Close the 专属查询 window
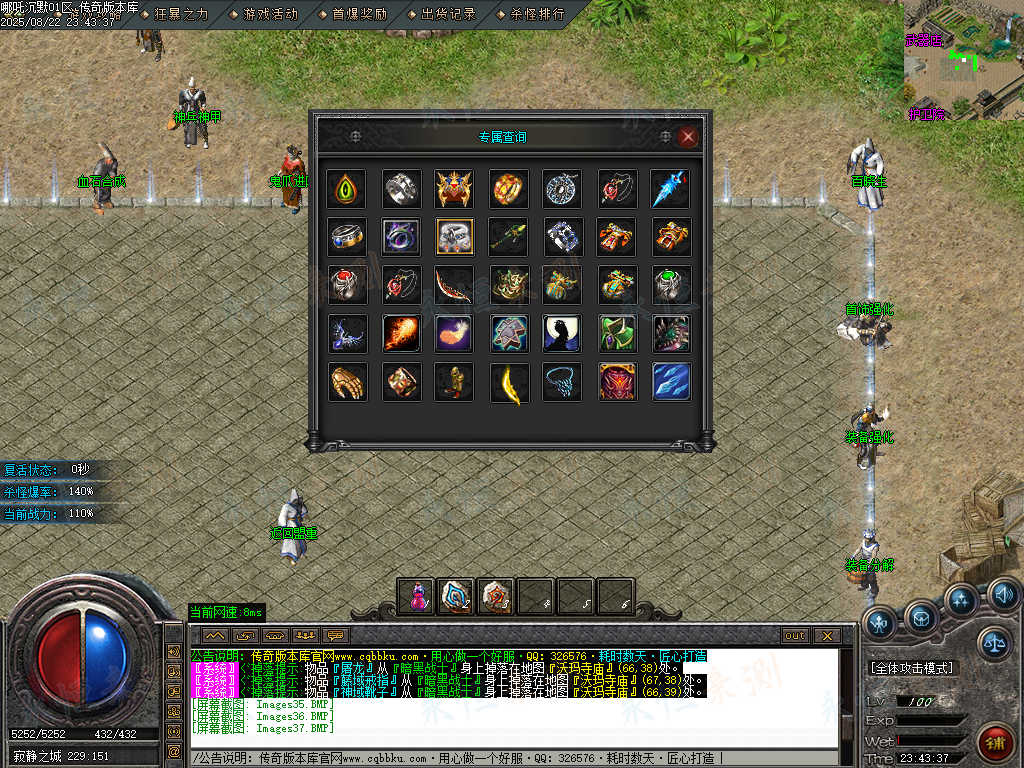The height and width of the screenshot is (768, 1024). pyautogui.click(x=688, y=137)
